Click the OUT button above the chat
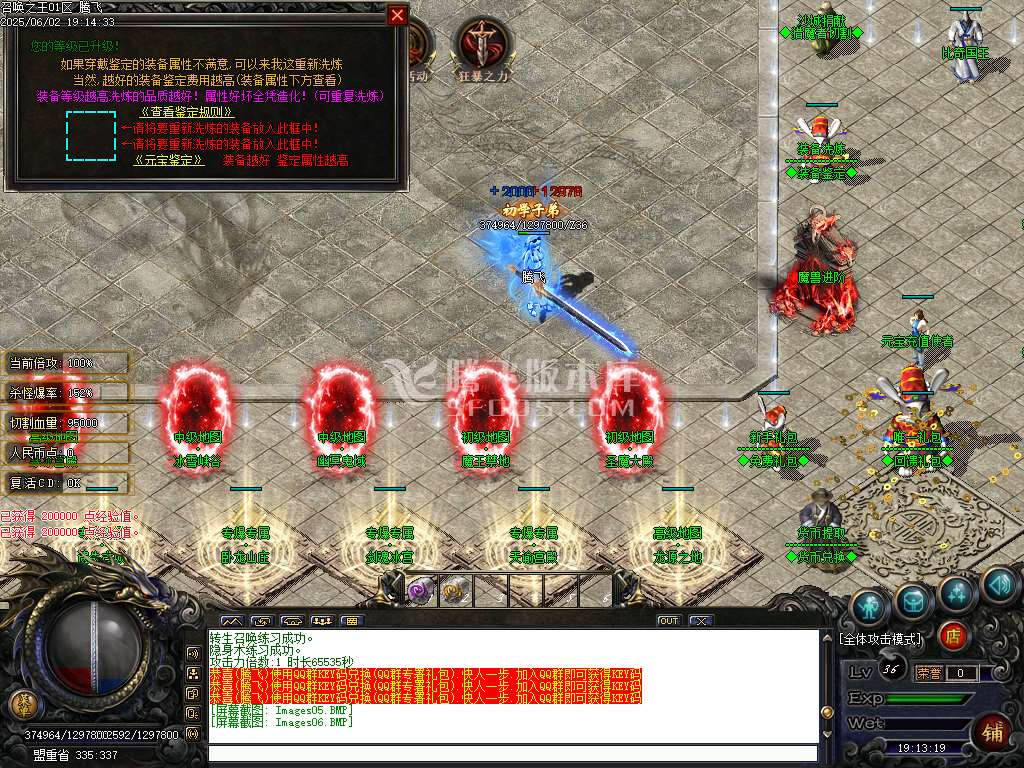The height and width of the screenshot is (768, 1024). 668,621
